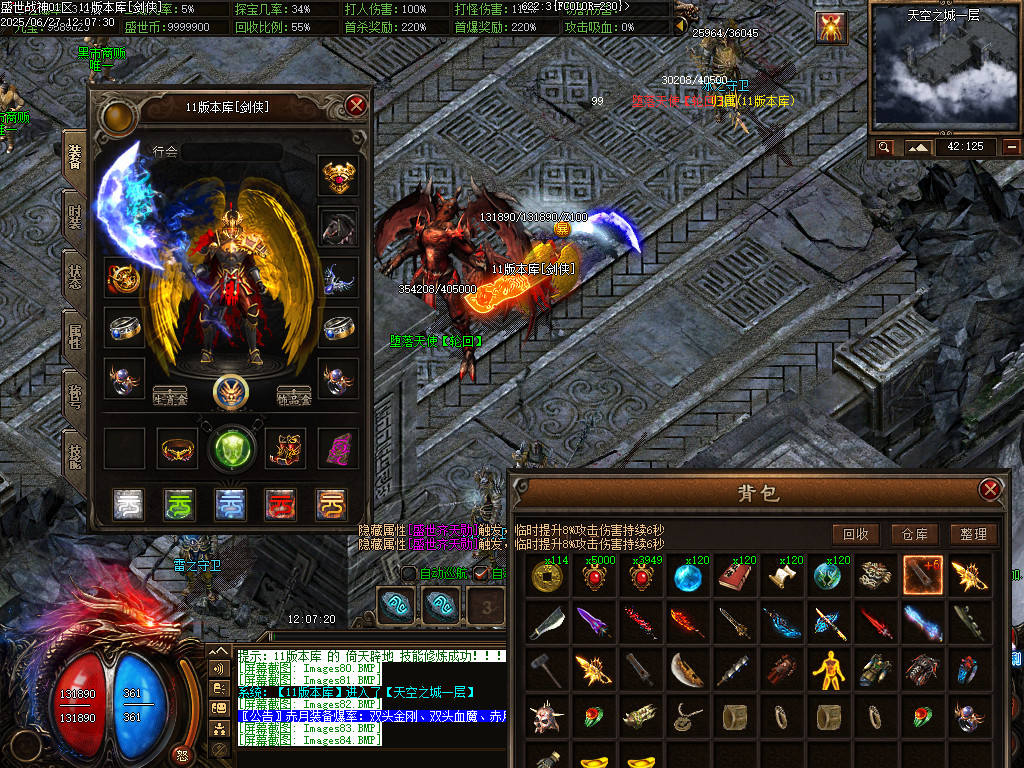Click the 回收 recycle button

point(855,534)
